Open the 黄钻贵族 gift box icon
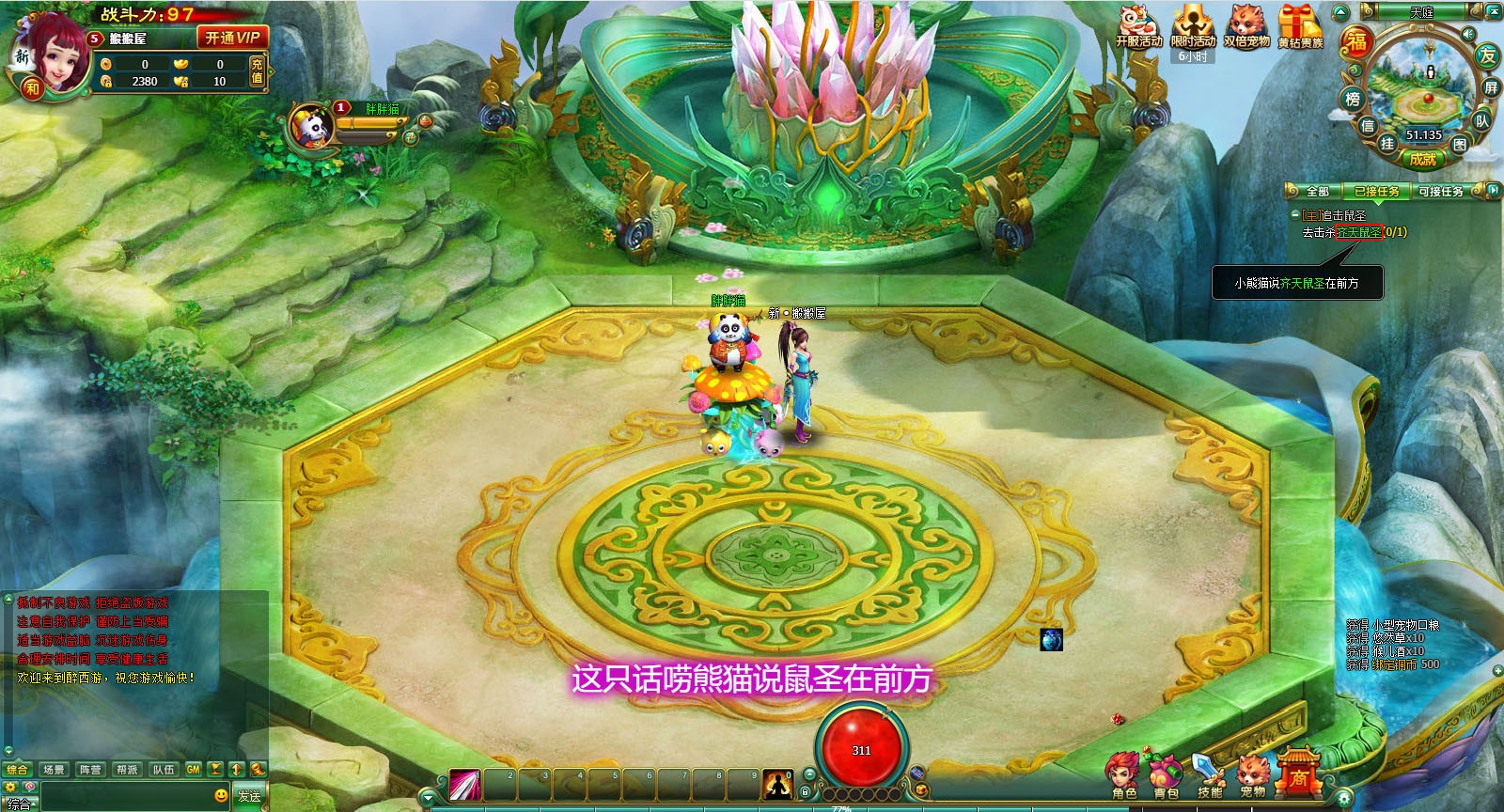The width and height of the screenshot is (1504, 812). [1300, 26]
